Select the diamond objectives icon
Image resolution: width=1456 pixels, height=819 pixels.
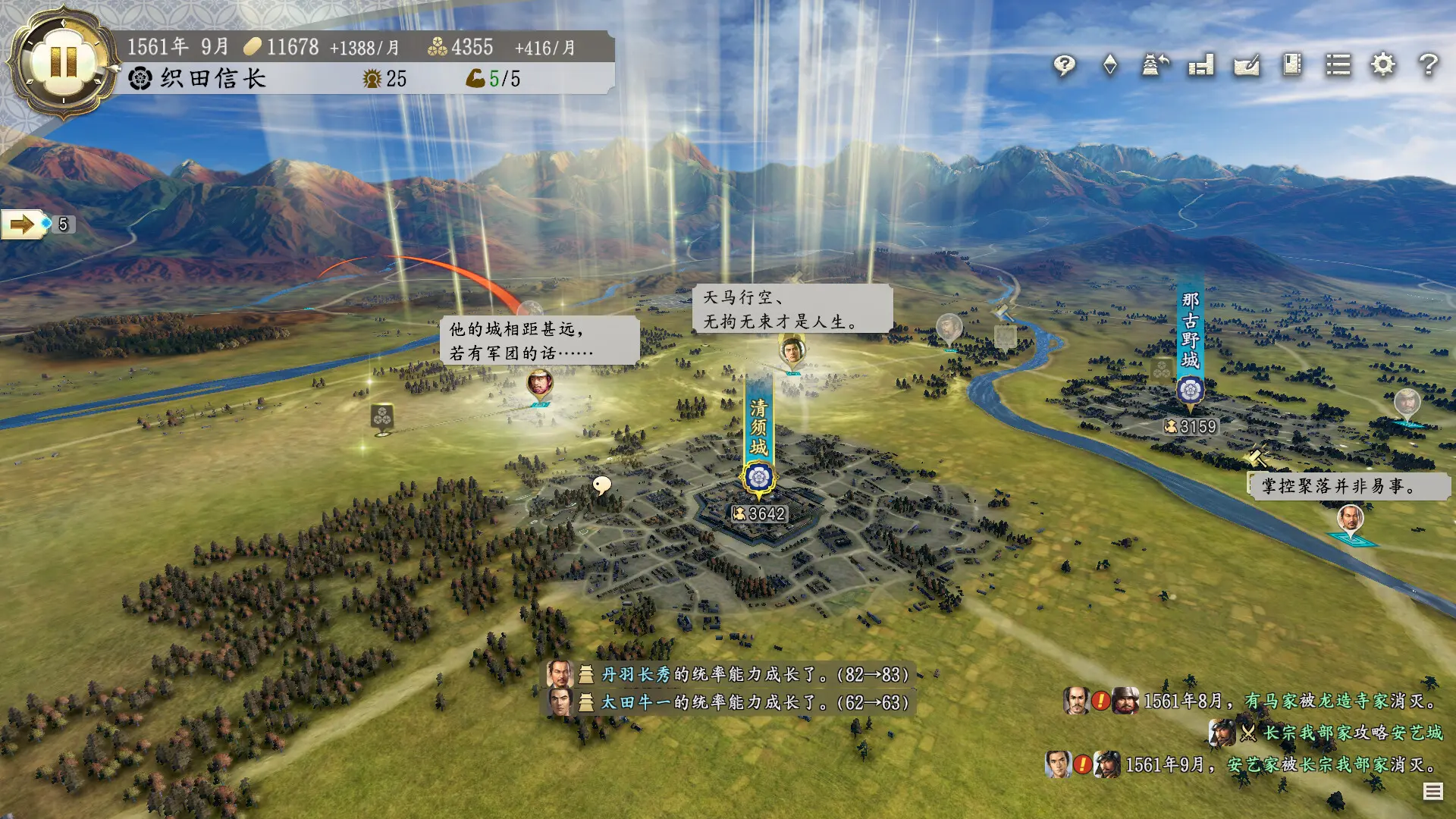1109,66
